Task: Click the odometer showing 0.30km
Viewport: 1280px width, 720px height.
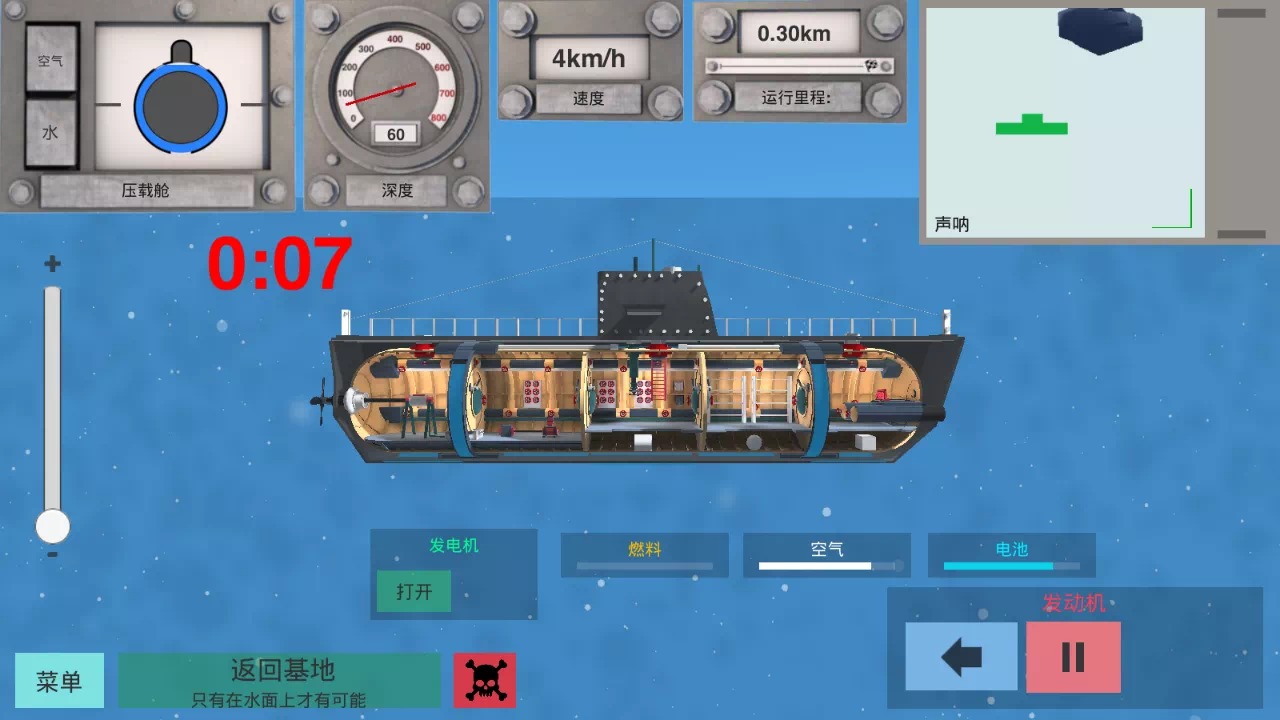Action: point(799,35)
